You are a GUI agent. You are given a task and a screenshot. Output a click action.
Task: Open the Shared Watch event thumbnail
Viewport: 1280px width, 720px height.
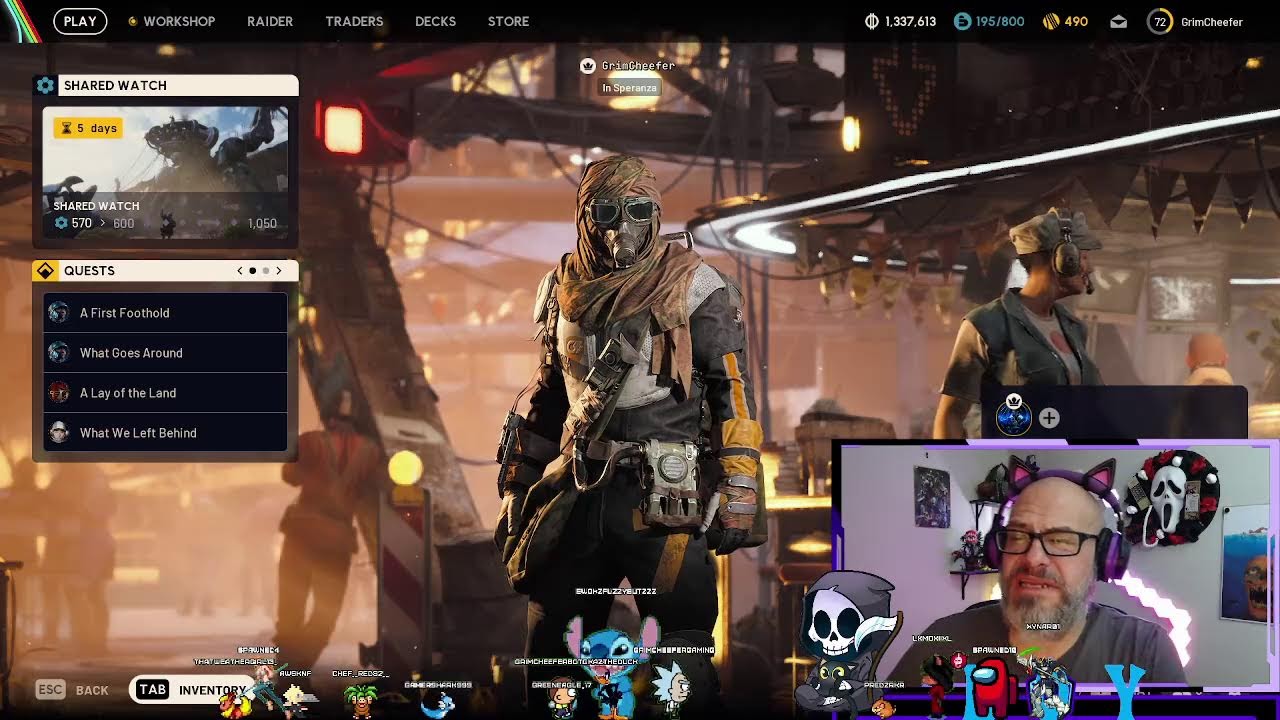click(x=166, y=172)
